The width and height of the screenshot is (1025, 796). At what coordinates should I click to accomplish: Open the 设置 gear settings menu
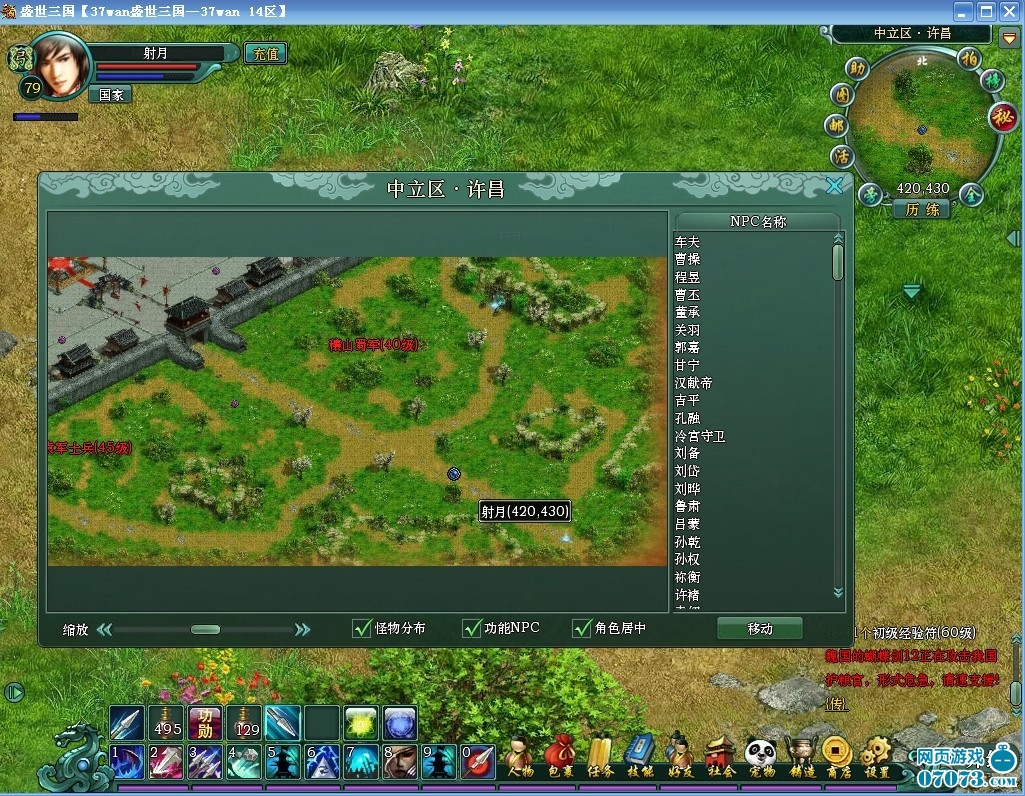coord(876,757)
